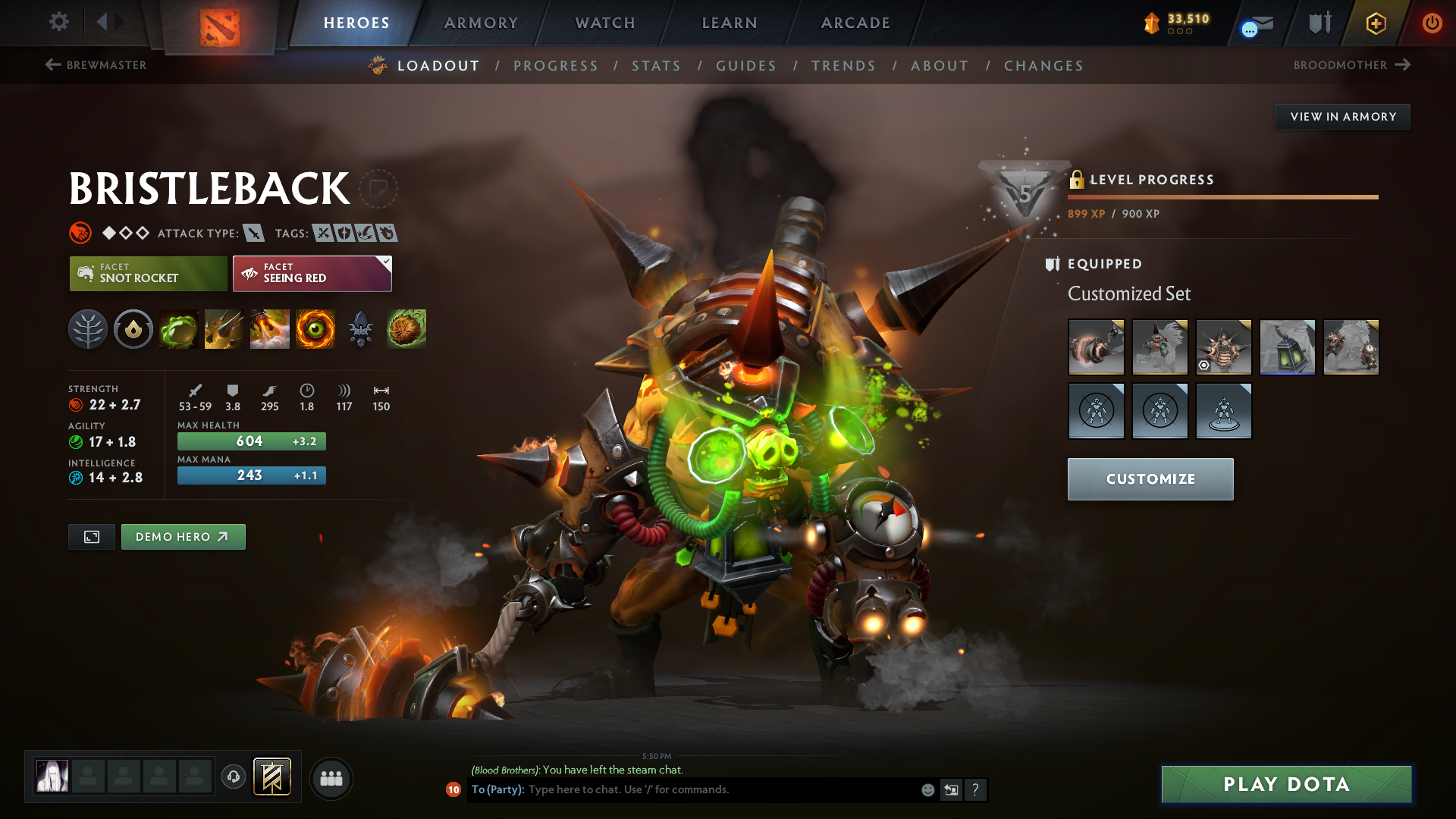Open the hero Guides page
This screenshot has width=1456, height=819.
point(746,66)
